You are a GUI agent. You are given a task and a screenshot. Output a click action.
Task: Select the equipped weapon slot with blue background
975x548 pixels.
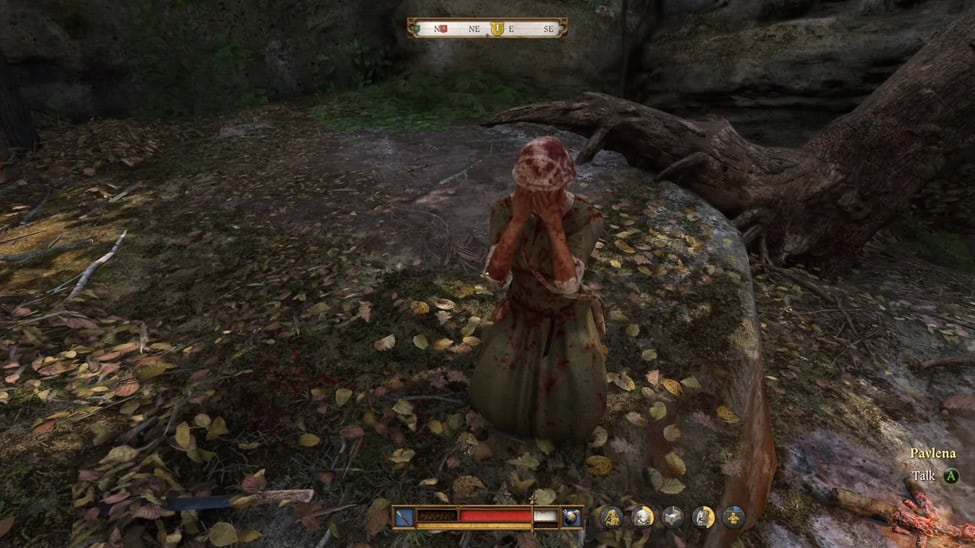point(402,516)
